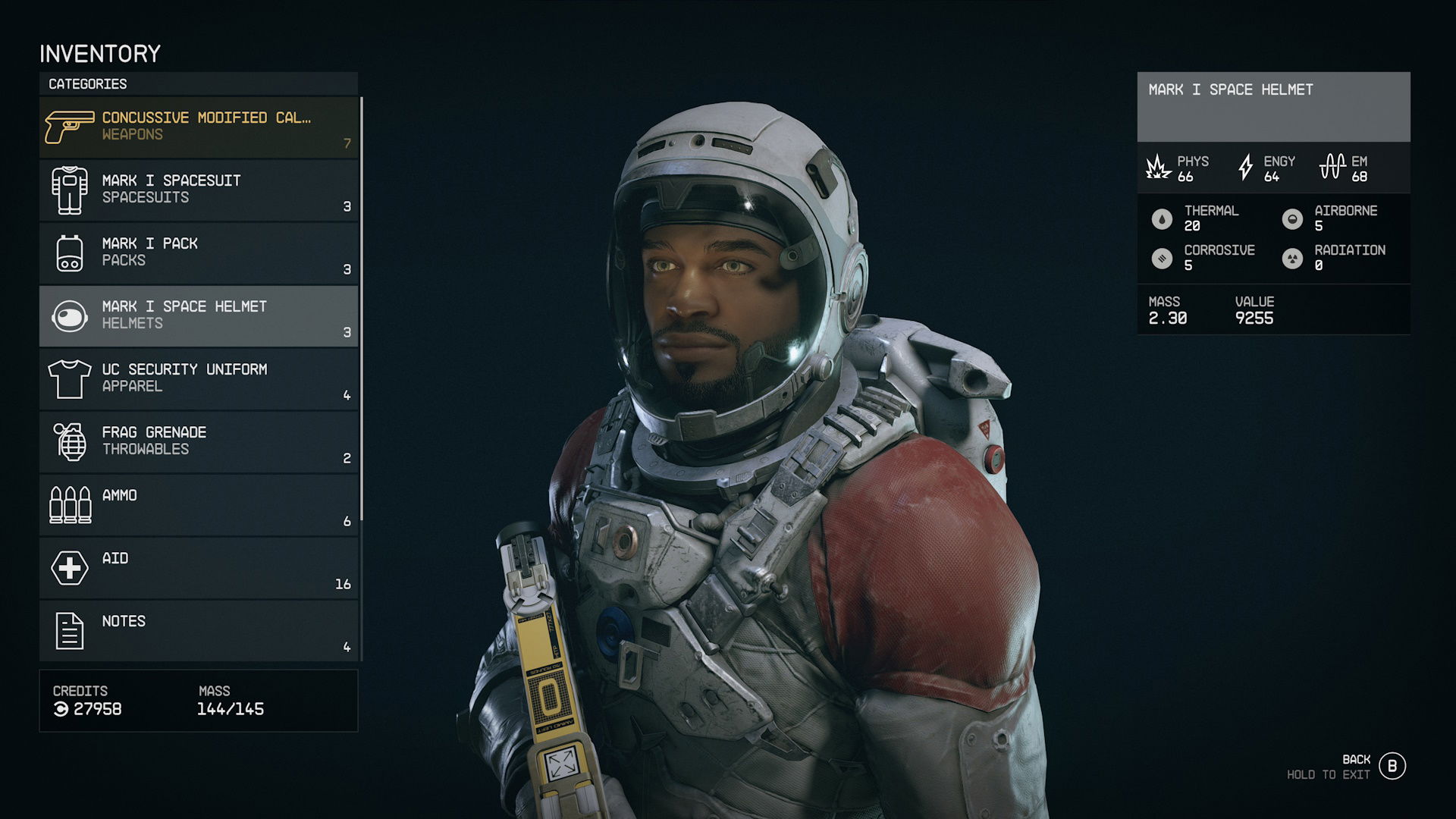Show the Aid items category

[199, 567]
